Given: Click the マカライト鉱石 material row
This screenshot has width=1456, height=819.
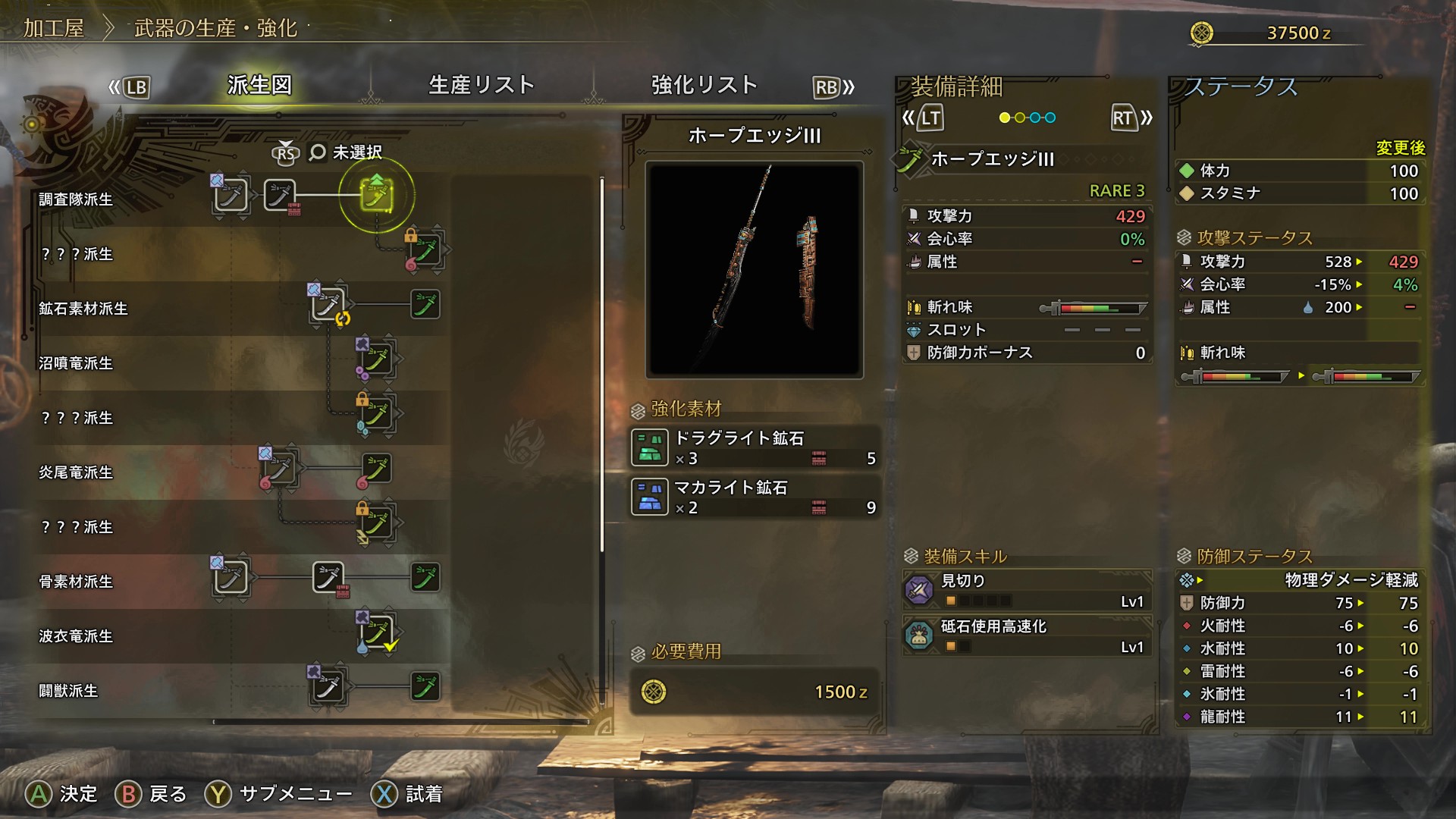Looking at the screenshot, I should click(x=755, y=497).
